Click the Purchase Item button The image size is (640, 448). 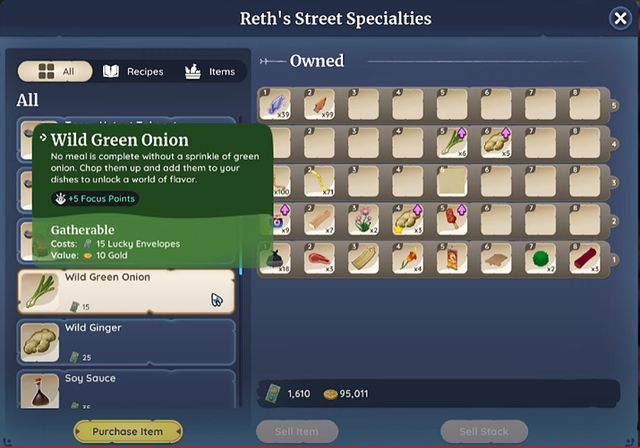[x=128, y=431]
